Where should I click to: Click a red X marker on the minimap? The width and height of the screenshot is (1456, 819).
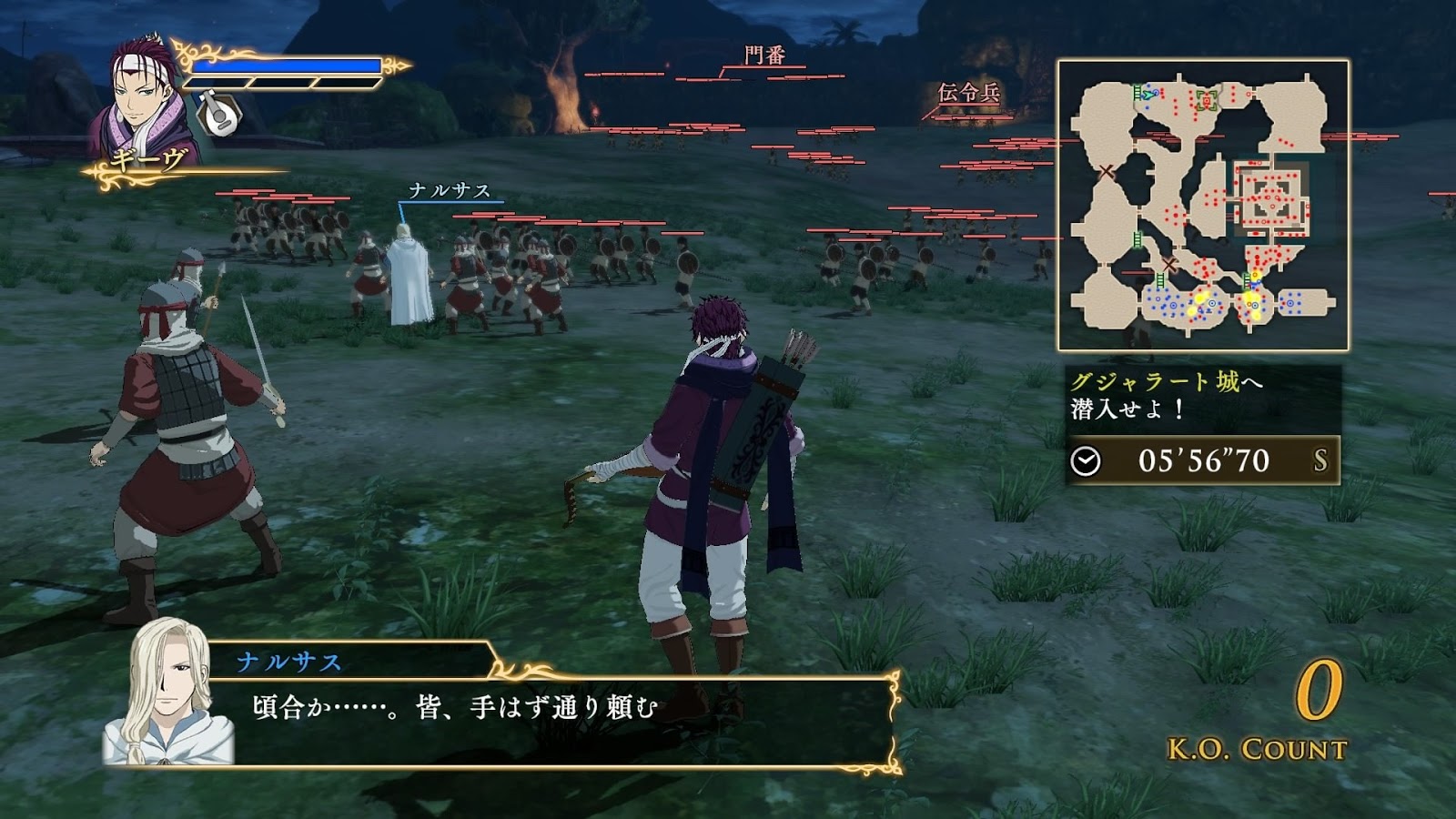pyautogui.click(x=1106, y=171)
